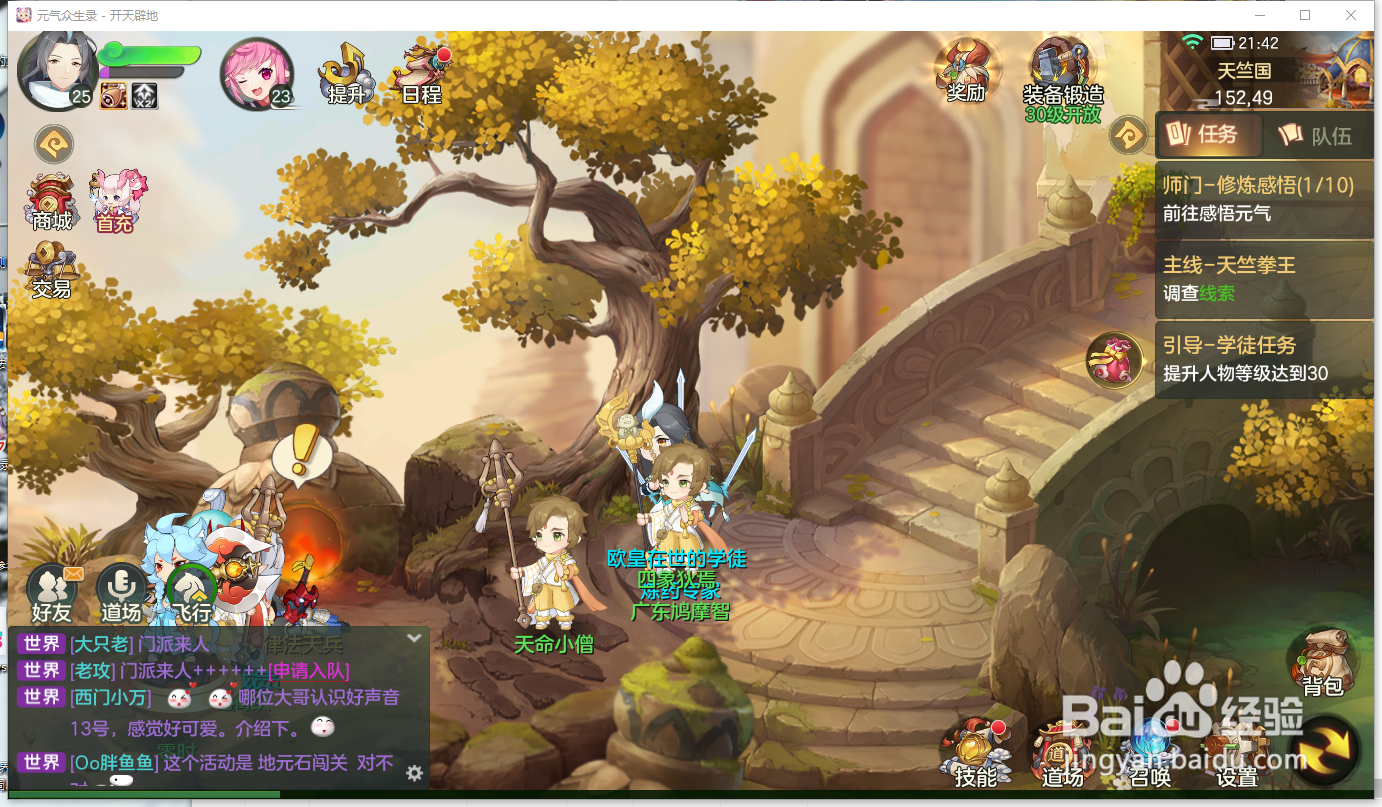Image resolution: width=1382 pixels, height=807 pixels.
Task: Close the game window
Action: [1351, 15]
